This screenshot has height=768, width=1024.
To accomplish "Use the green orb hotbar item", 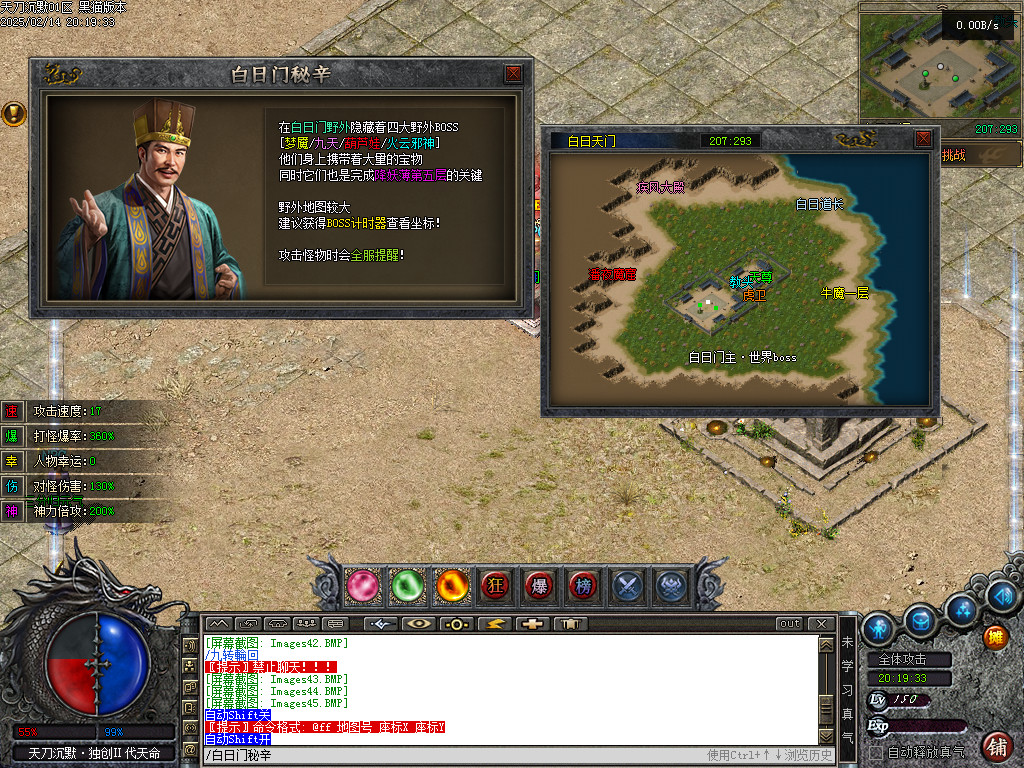I will point(407,586).
